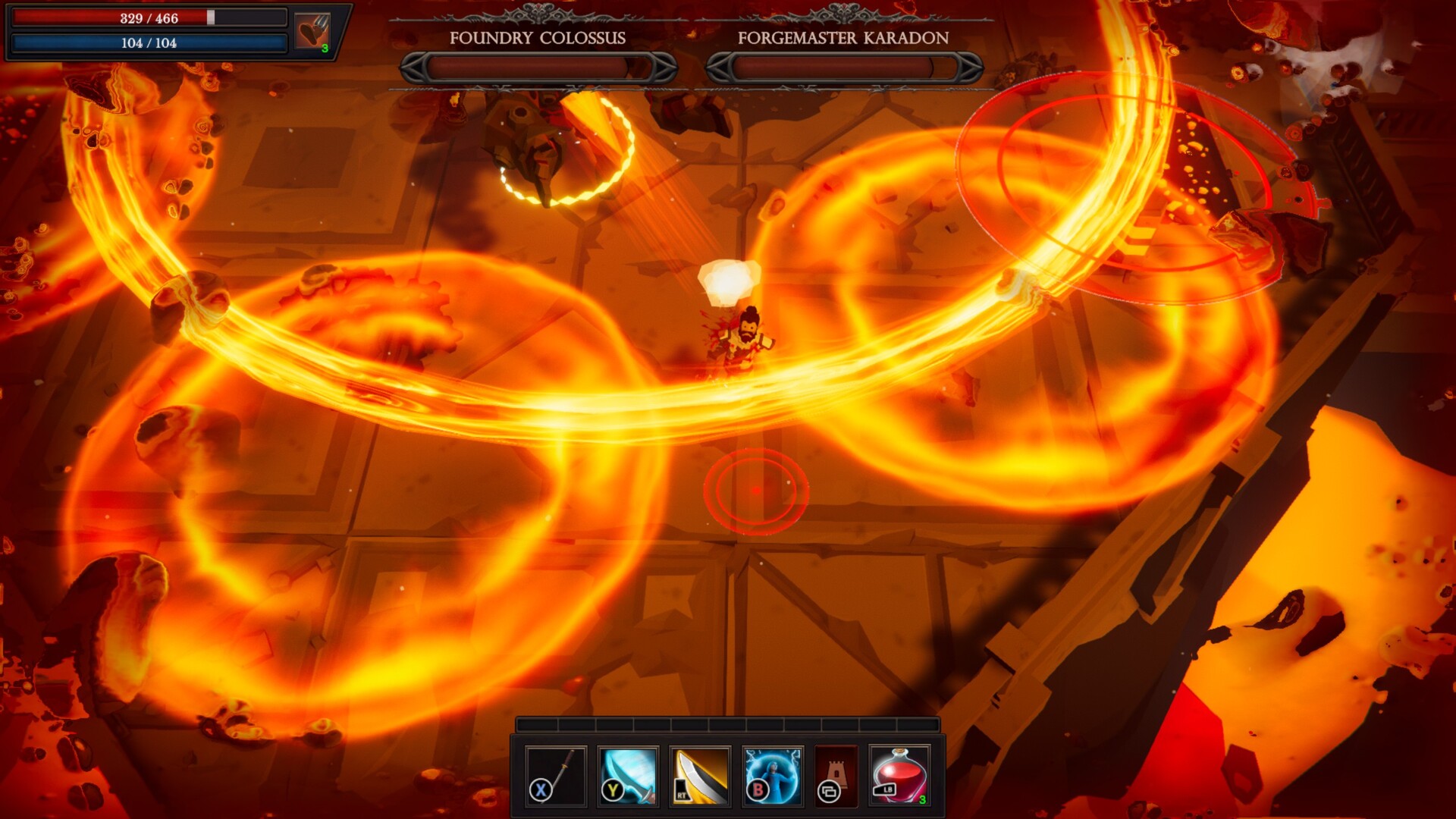Click the red castle tower icon
The height and width of the screenshot is (819, 1456).
click(x=836, y=775)
